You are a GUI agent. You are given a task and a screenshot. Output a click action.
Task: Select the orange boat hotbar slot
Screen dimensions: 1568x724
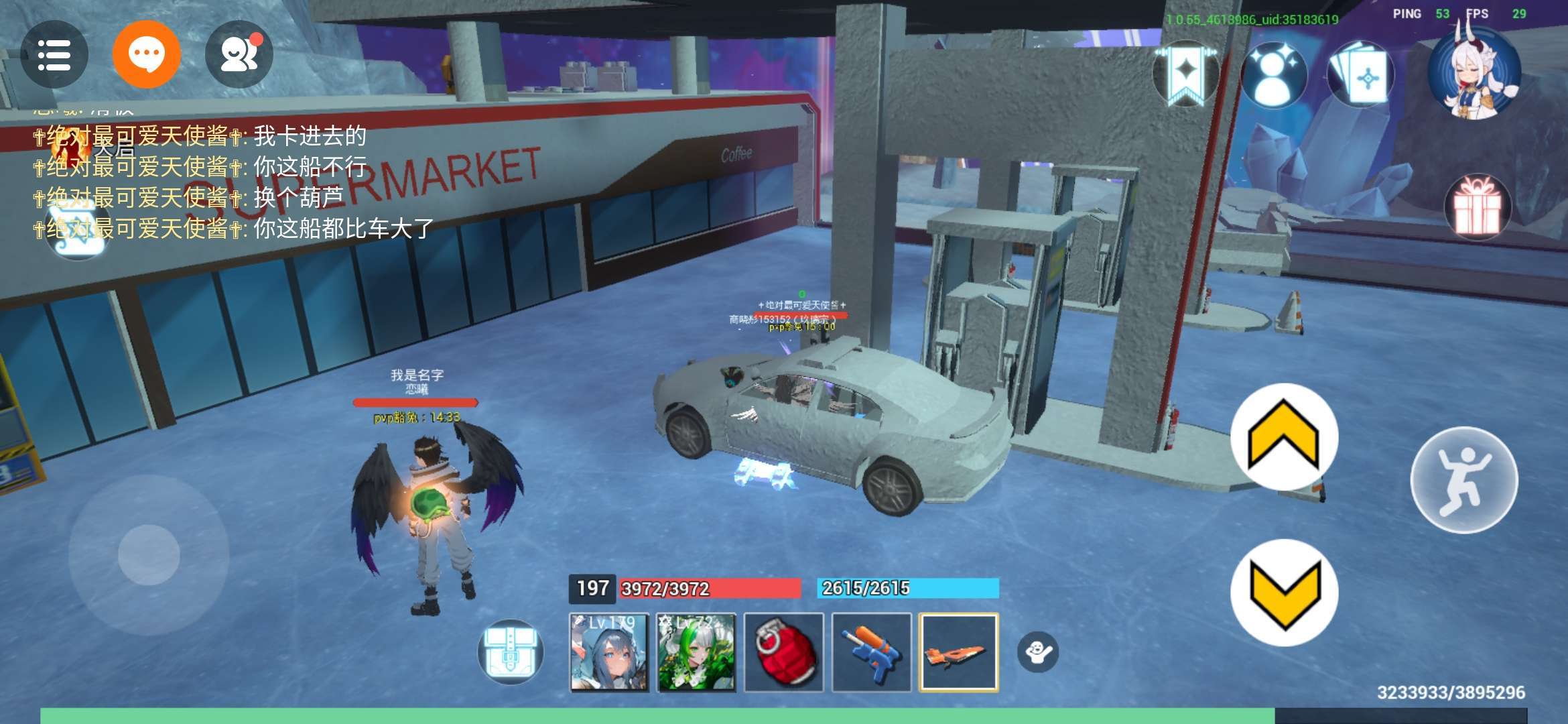[959, 652]
